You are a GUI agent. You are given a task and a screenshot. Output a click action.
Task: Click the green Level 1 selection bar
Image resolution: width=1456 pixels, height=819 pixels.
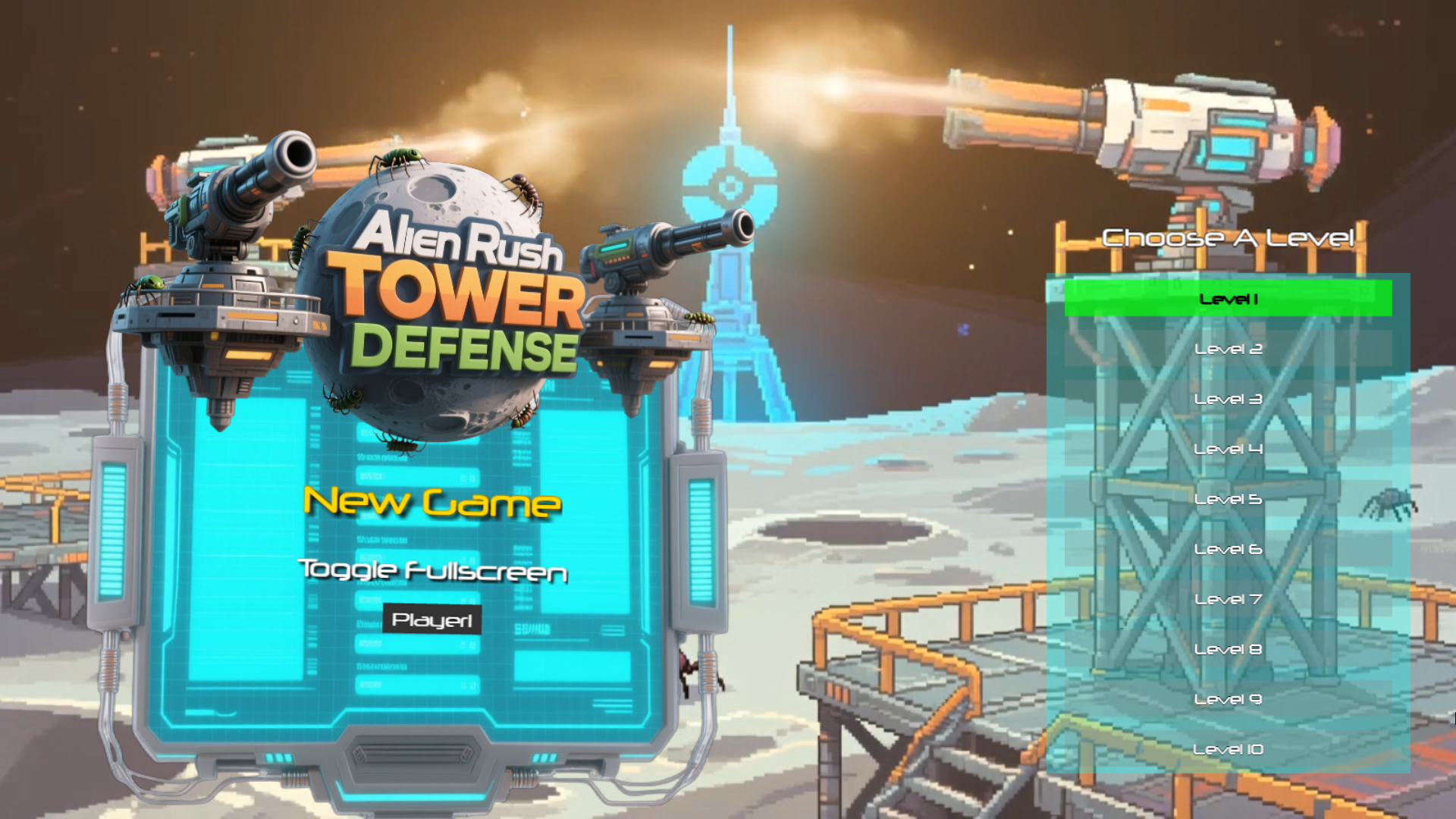coord(1228,299)
